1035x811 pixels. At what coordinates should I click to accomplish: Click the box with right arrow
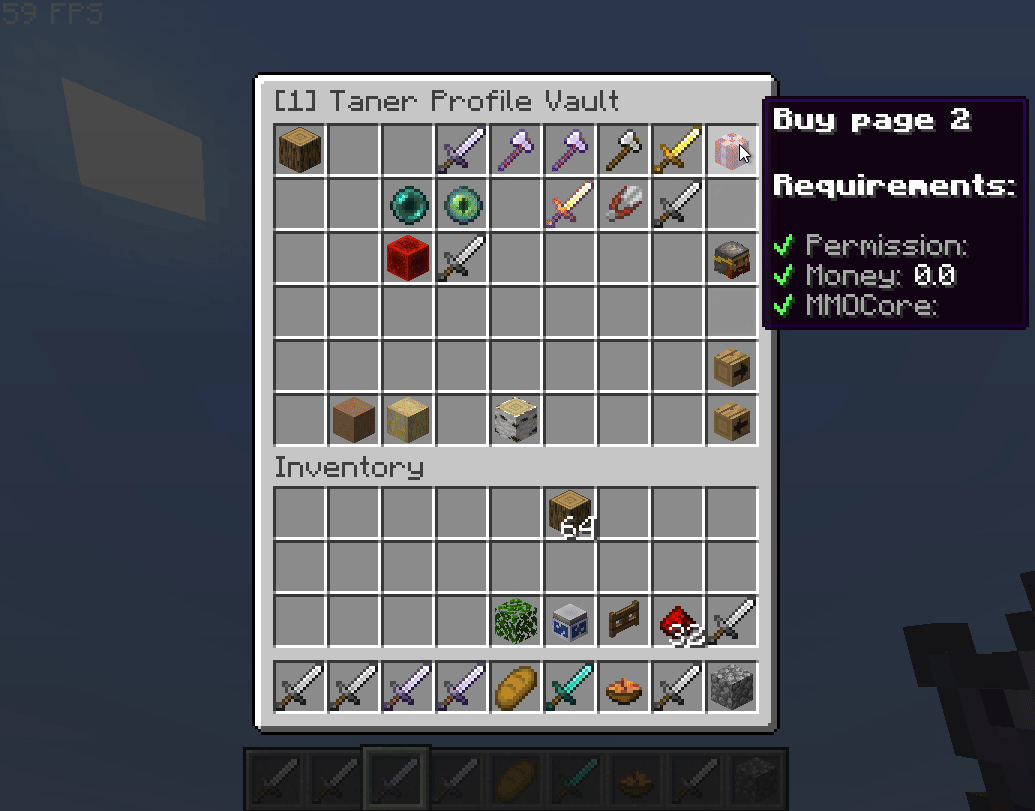coord(731,367)
